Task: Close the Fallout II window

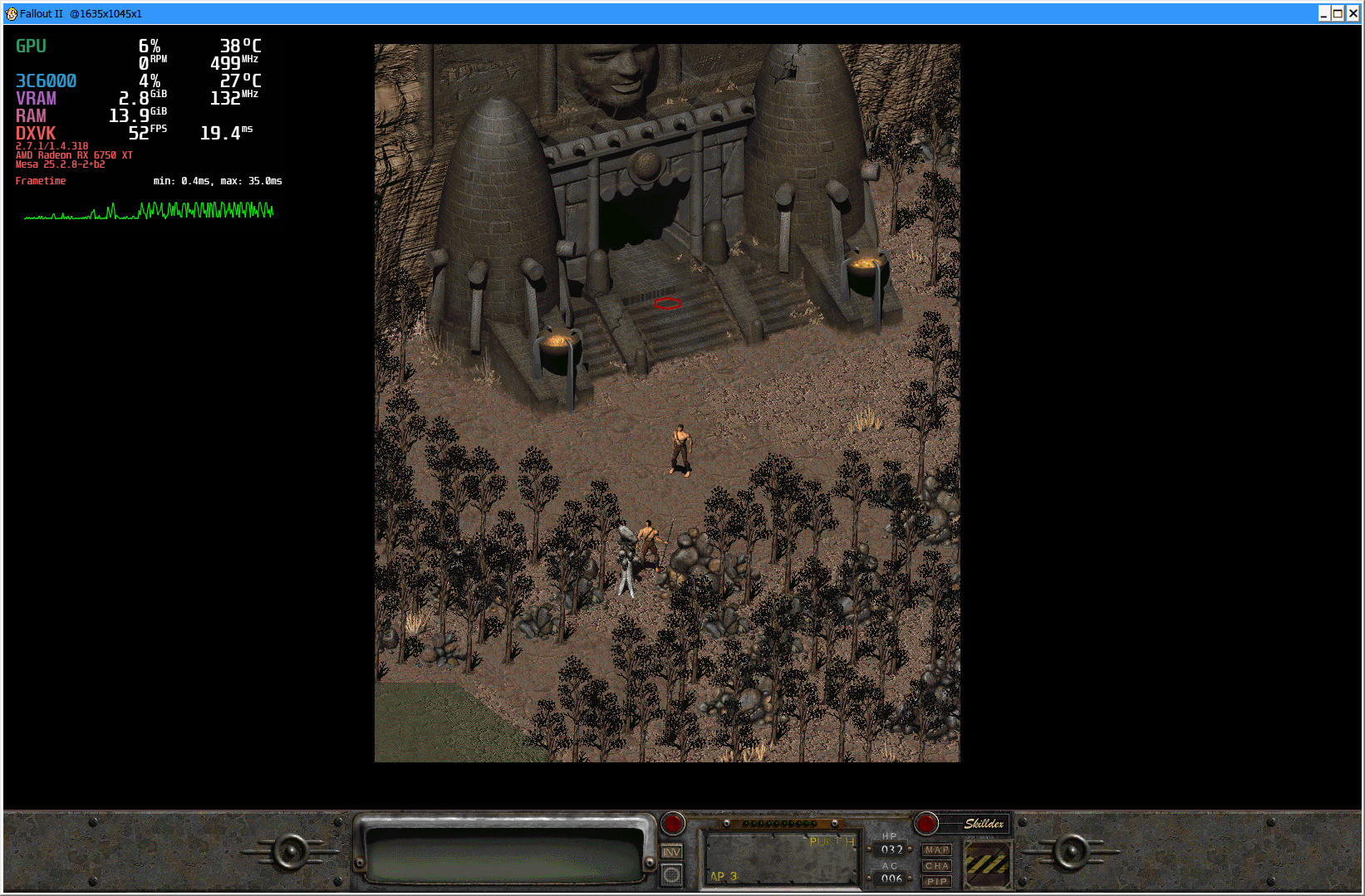Action: 1353,13
